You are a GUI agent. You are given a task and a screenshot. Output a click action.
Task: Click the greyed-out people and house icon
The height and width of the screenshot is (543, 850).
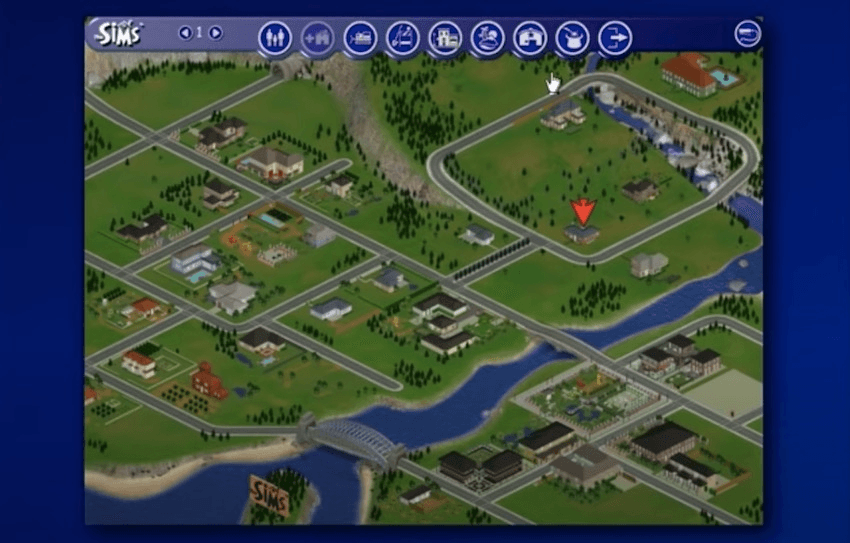(x=317, y=38)
